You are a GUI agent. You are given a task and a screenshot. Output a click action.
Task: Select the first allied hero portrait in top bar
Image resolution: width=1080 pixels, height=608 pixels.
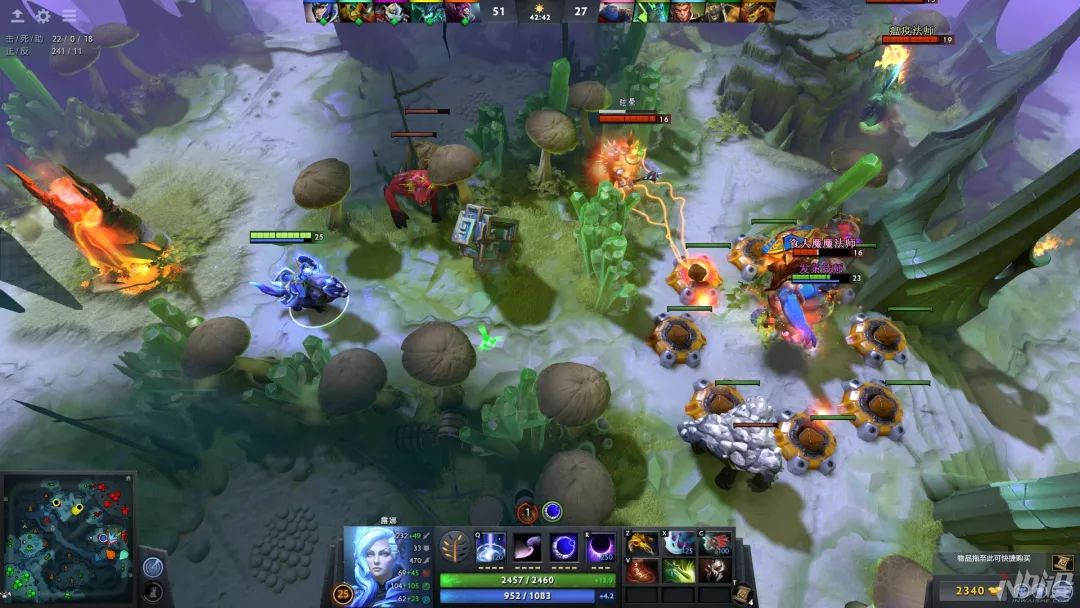320,12
